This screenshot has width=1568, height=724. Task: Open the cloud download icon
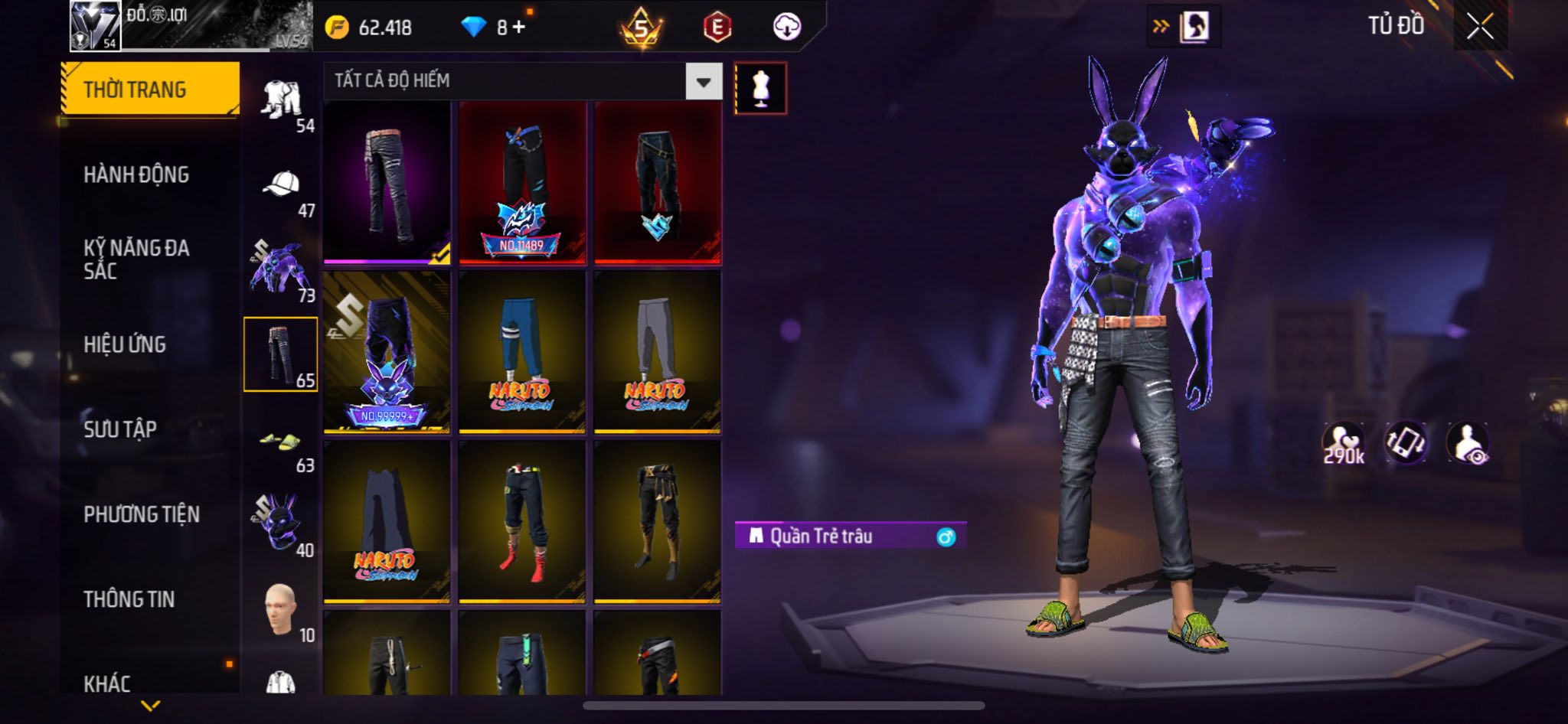[786, 28]
